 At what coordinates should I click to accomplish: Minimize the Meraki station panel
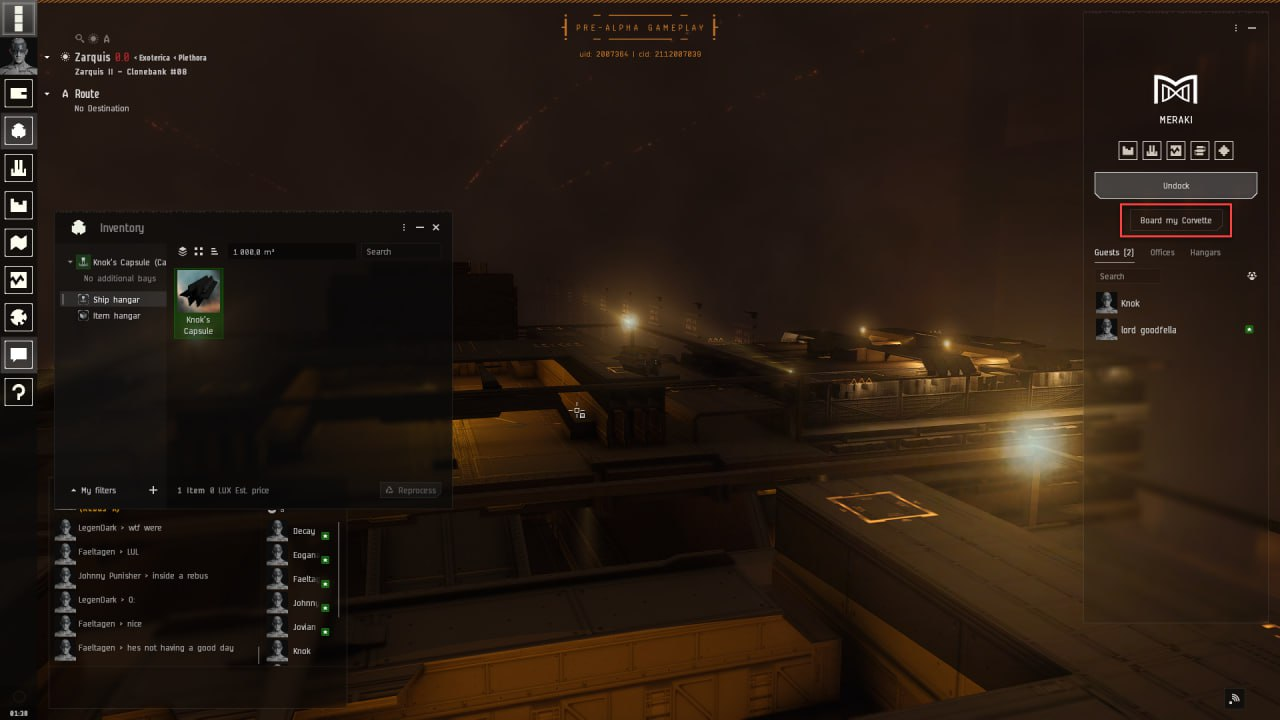pos(1253,28)
